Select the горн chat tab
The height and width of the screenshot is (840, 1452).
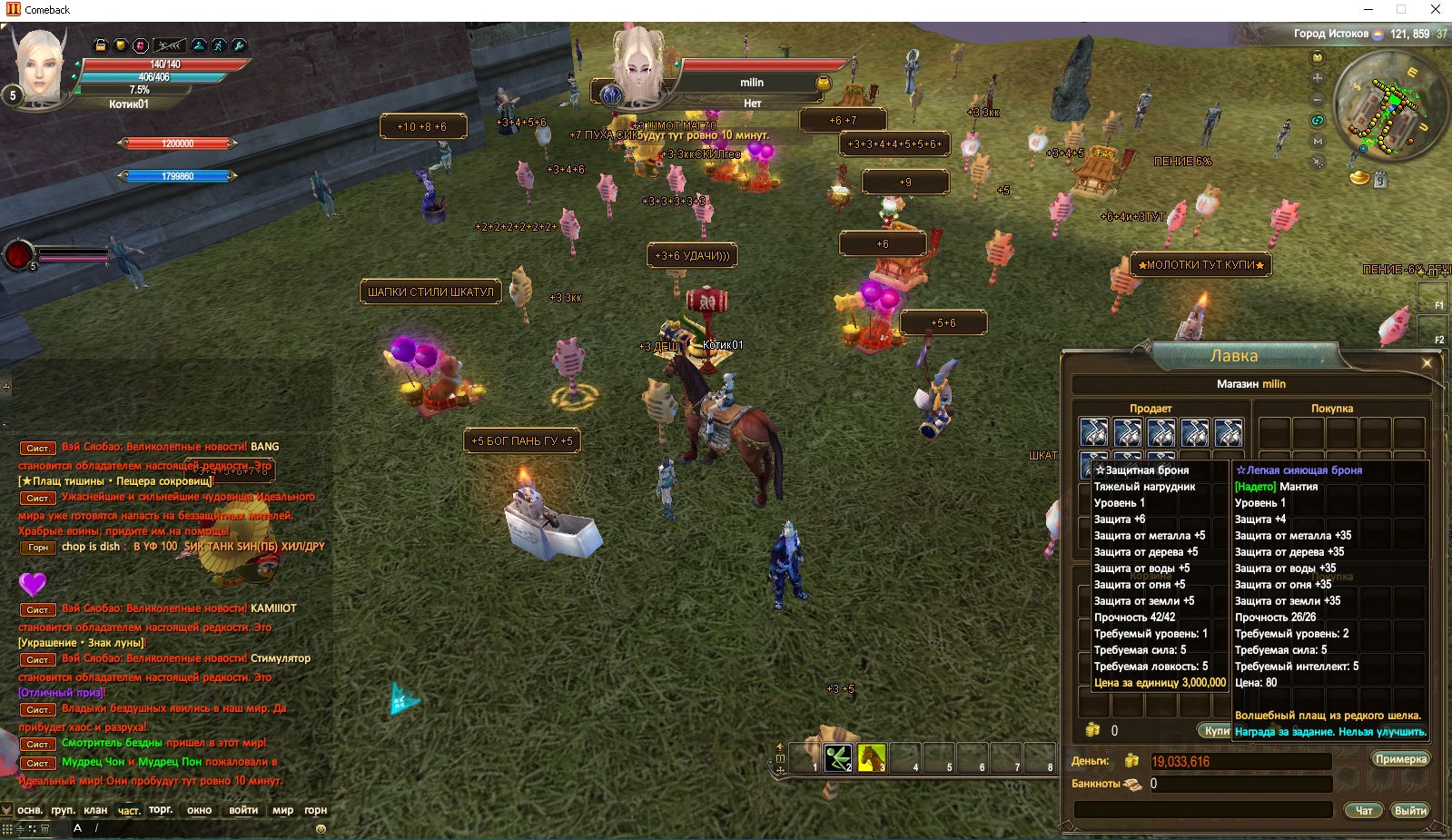[x=315, y=810]
